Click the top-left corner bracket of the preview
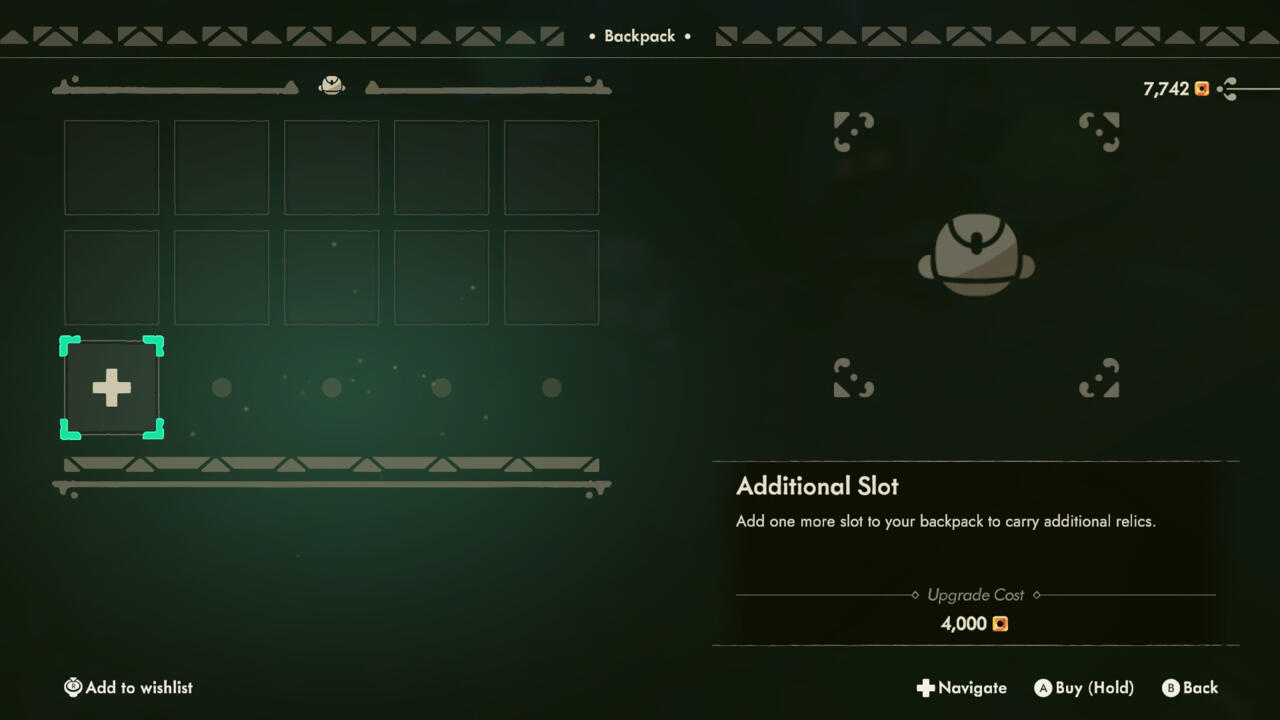This screenshot has height=720, width=1280. 853,131
